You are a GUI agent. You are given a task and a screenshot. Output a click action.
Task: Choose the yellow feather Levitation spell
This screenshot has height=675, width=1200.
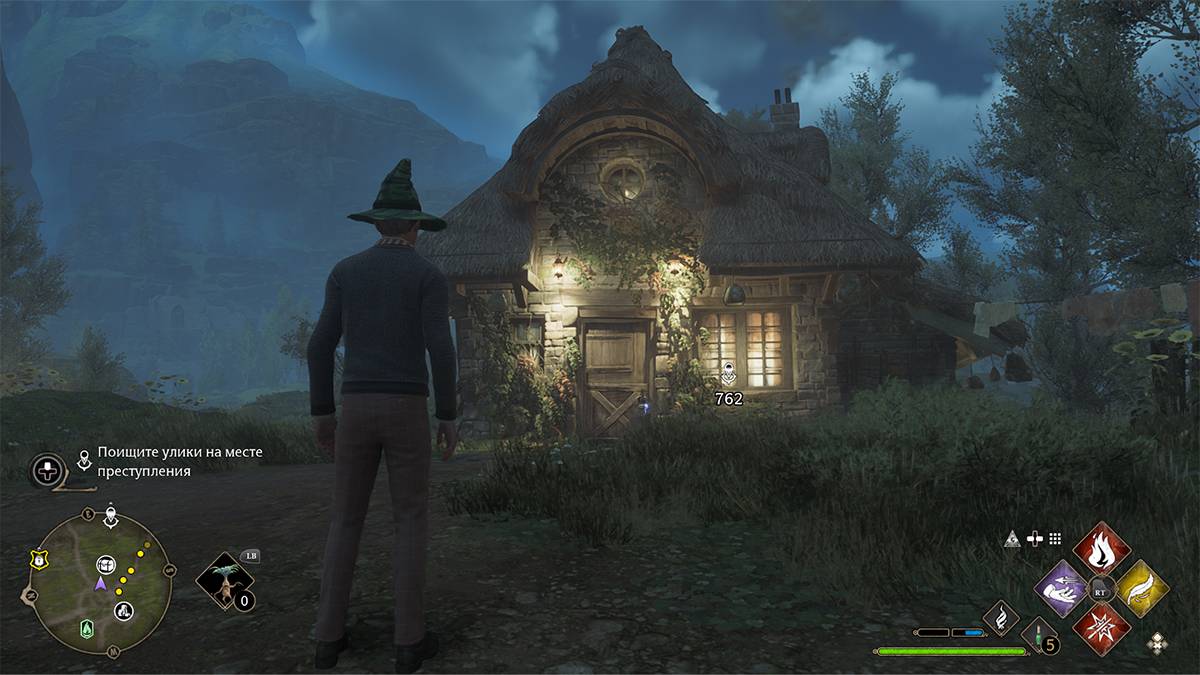pyautogui.click(x=1141, y=589)
